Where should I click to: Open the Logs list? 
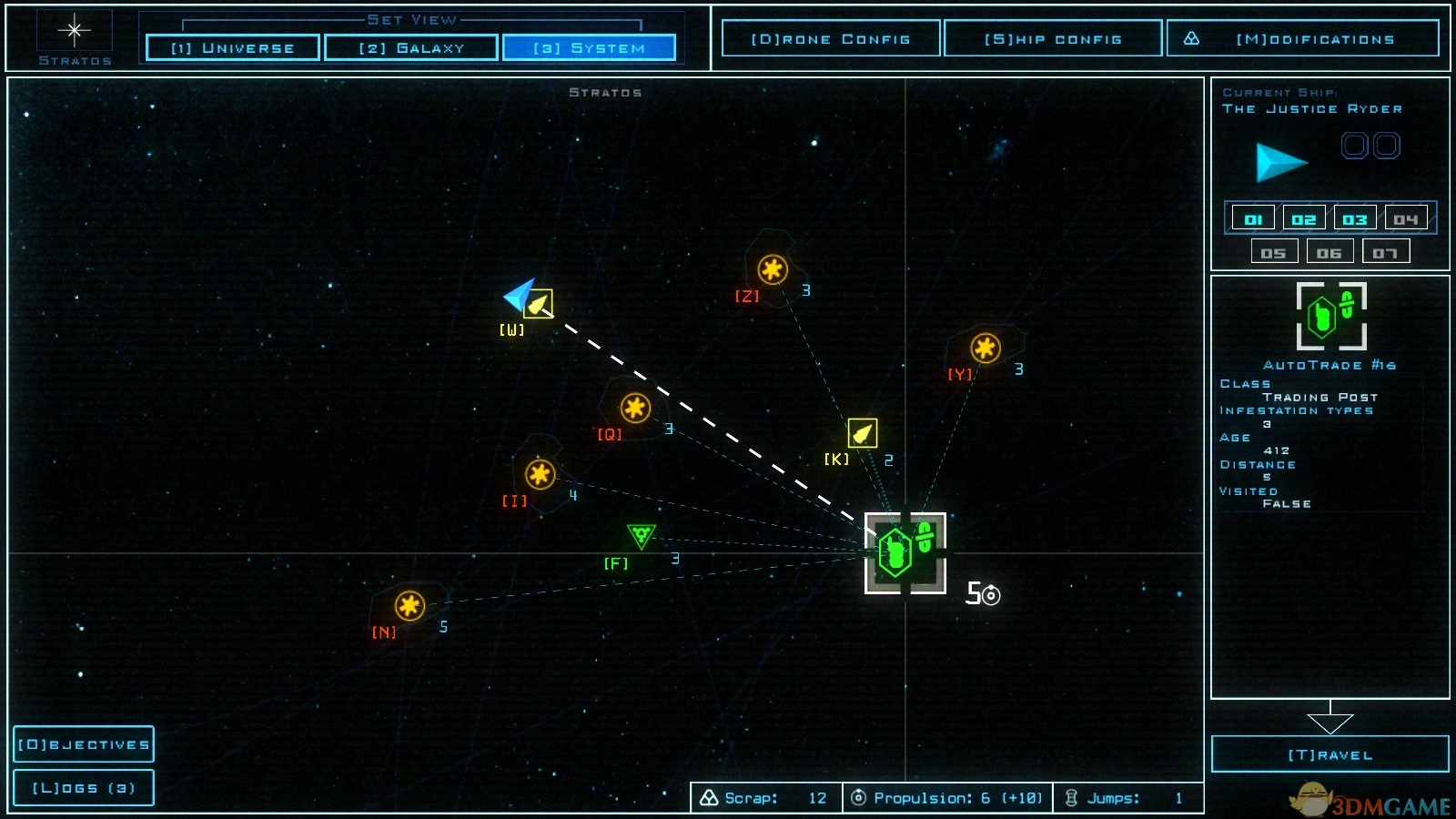tap(84, 788)
